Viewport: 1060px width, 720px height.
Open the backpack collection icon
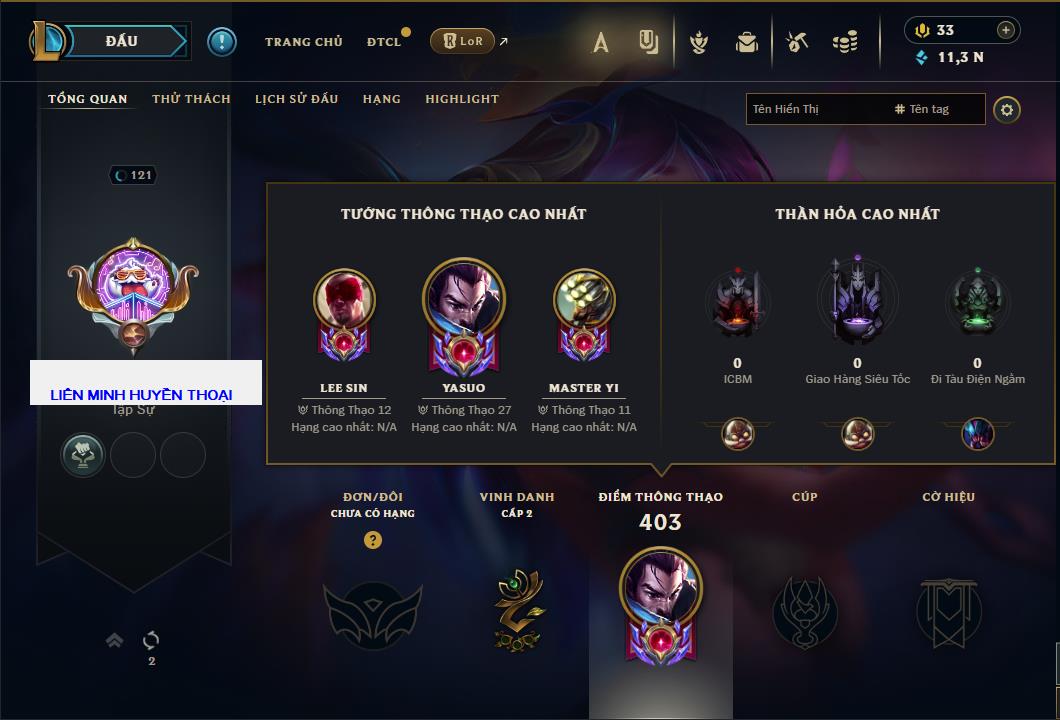[746, 42]
